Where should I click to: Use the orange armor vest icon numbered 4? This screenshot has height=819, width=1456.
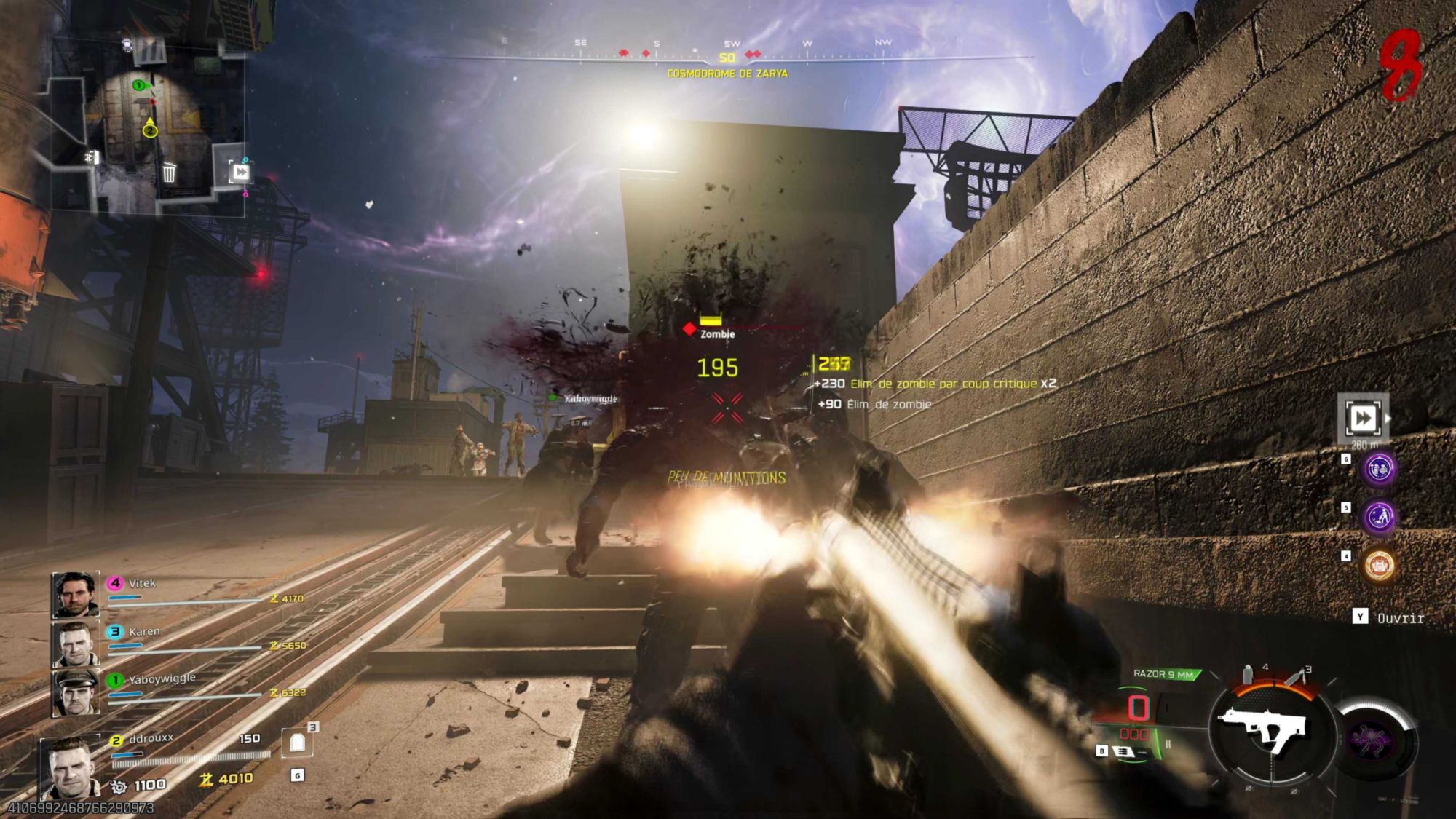pyautogui.click(x=1379, y=566)
